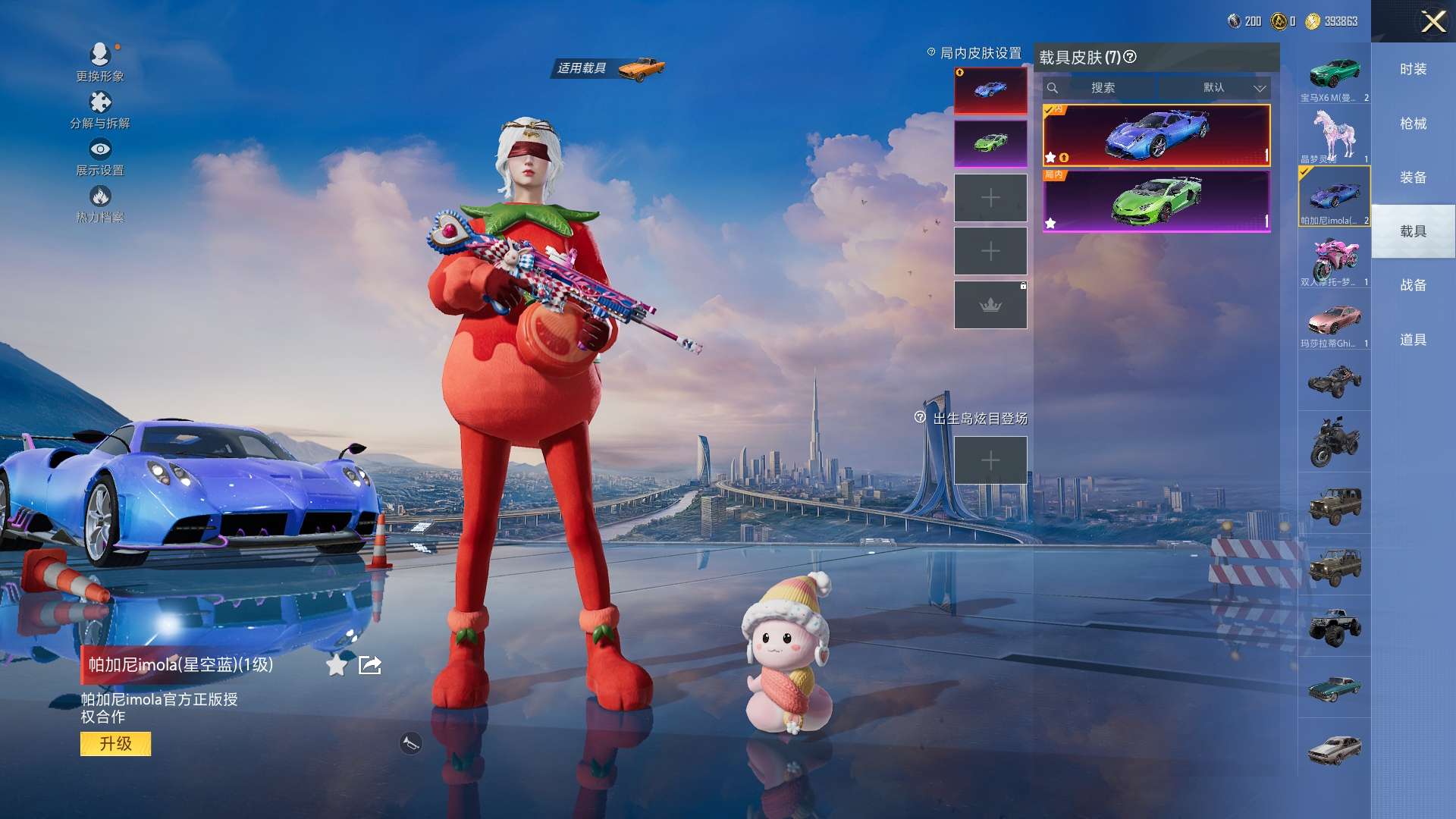
Task: Close the vehicle skin screen
Action: coord(1432,21)
